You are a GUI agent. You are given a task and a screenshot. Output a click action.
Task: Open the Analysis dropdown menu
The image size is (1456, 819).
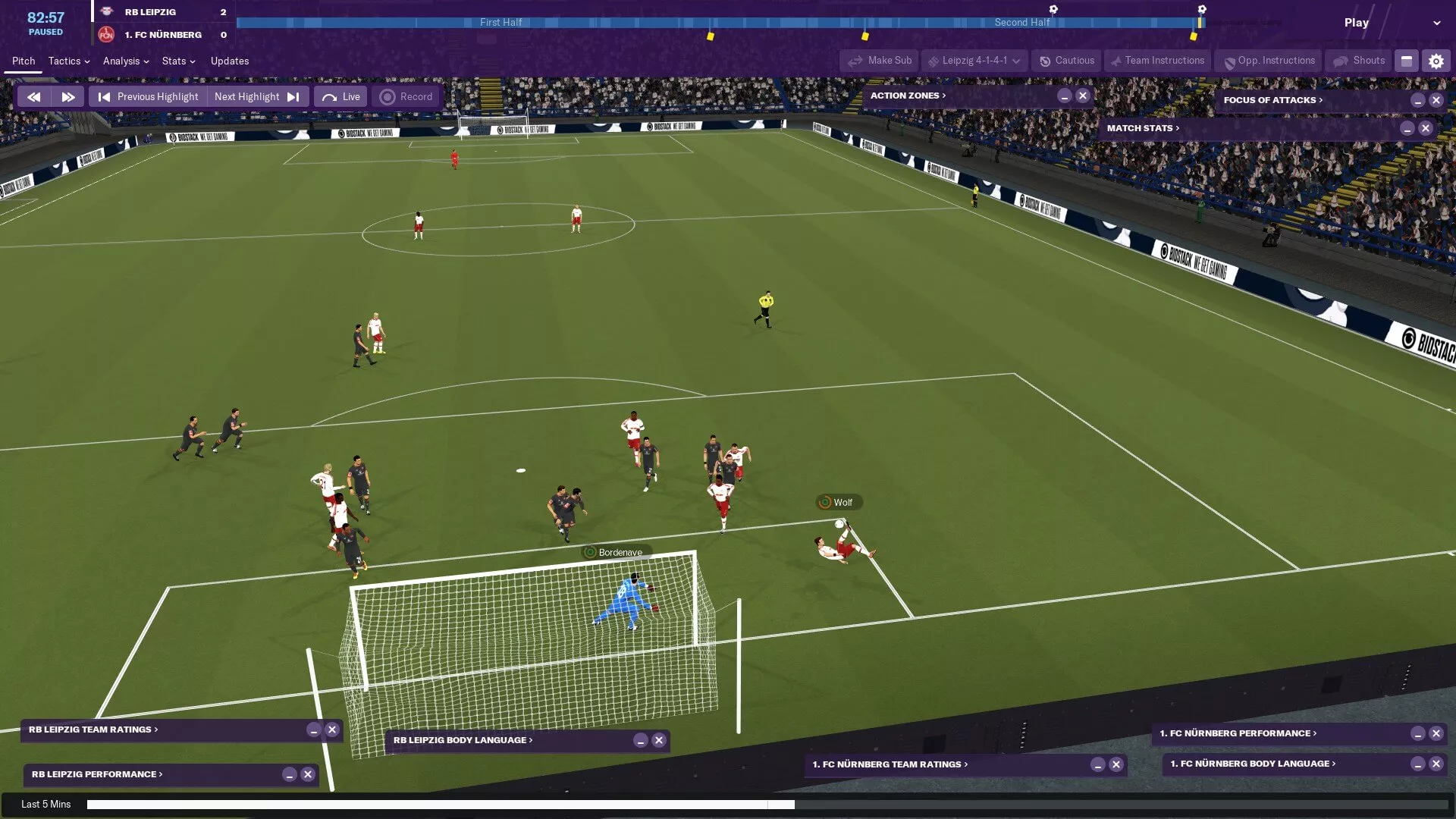click(125, 61)
